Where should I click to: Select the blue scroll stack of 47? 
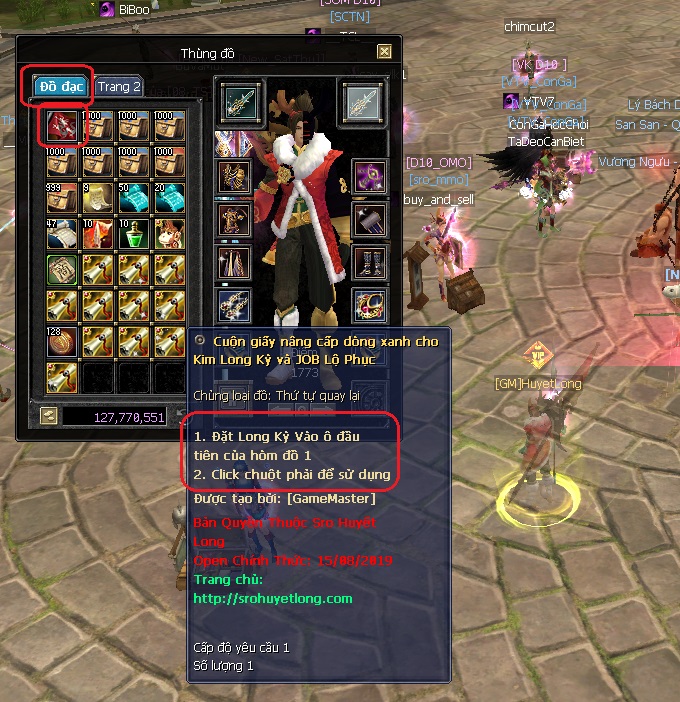click(x=62, y=234)
